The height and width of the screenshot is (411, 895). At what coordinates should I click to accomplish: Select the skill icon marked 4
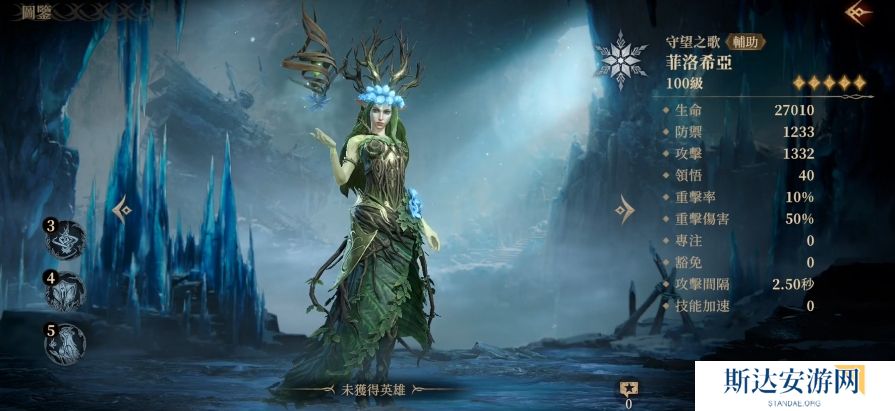click(66, 292)
